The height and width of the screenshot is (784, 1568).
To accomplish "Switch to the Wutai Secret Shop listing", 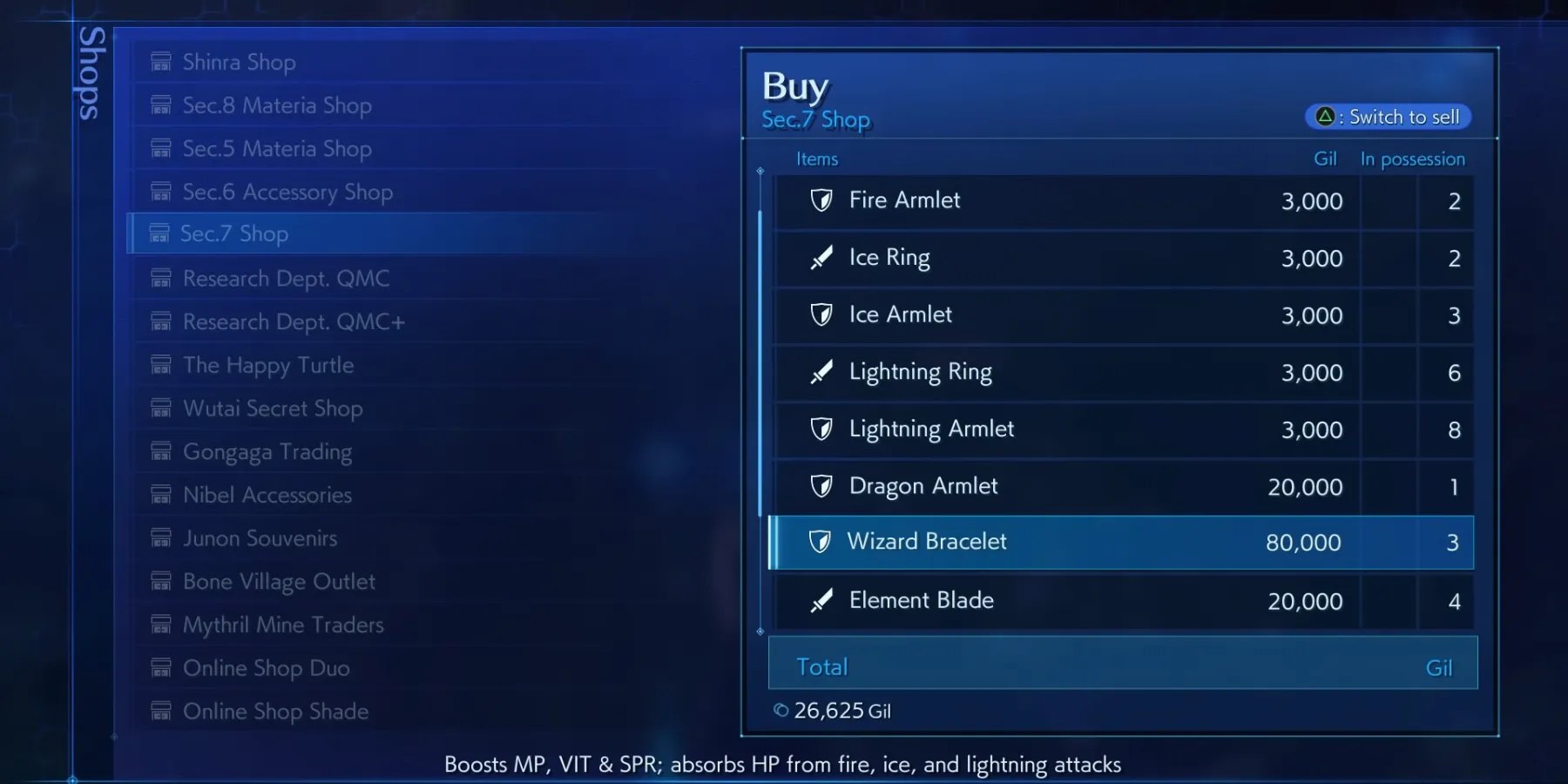I will coord(273,408).
